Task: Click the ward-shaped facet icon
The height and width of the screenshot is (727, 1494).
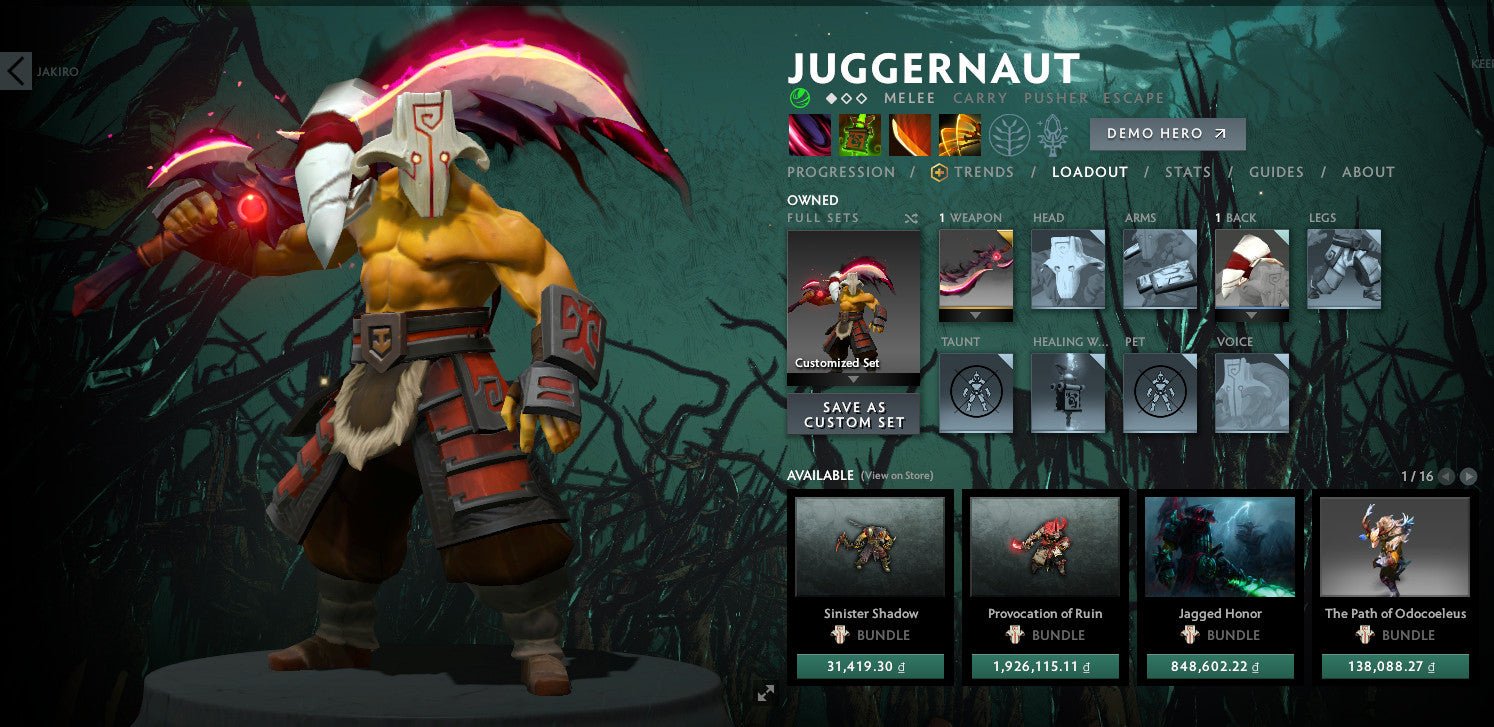Action: [1051, 134]
